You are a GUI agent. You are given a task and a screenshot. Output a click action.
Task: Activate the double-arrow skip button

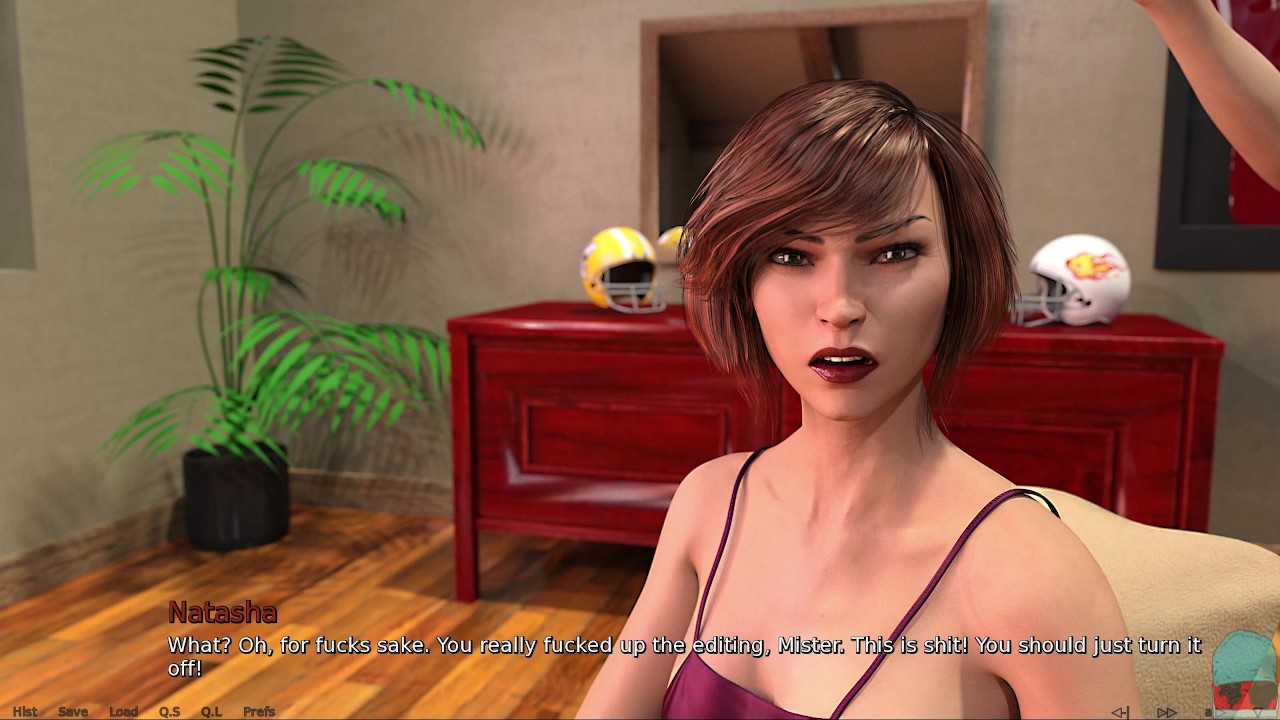tap(1166, 713)
